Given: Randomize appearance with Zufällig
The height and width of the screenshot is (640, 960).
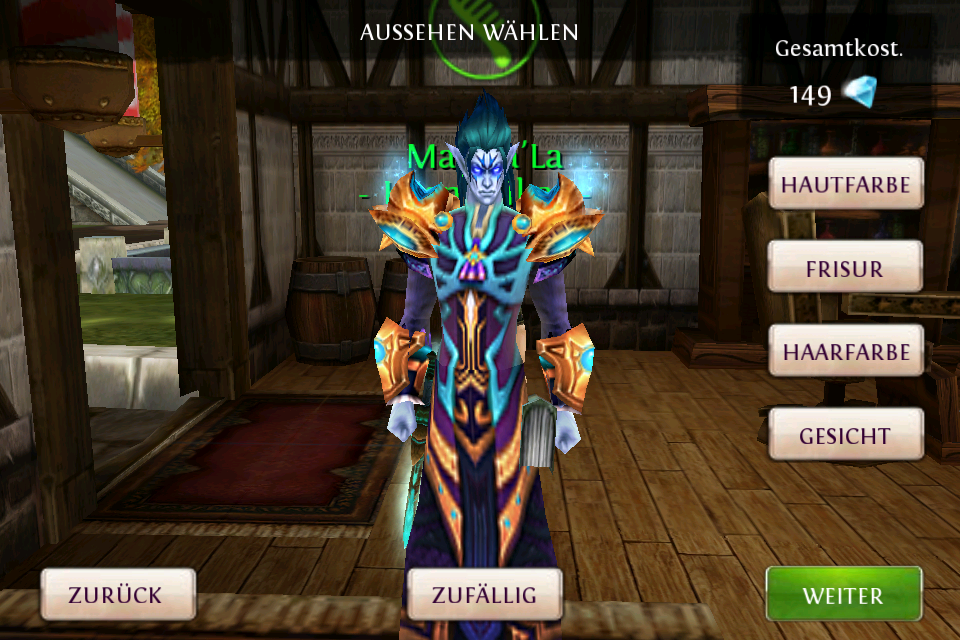Looking at the screenshot, I should tap(484, 595).
